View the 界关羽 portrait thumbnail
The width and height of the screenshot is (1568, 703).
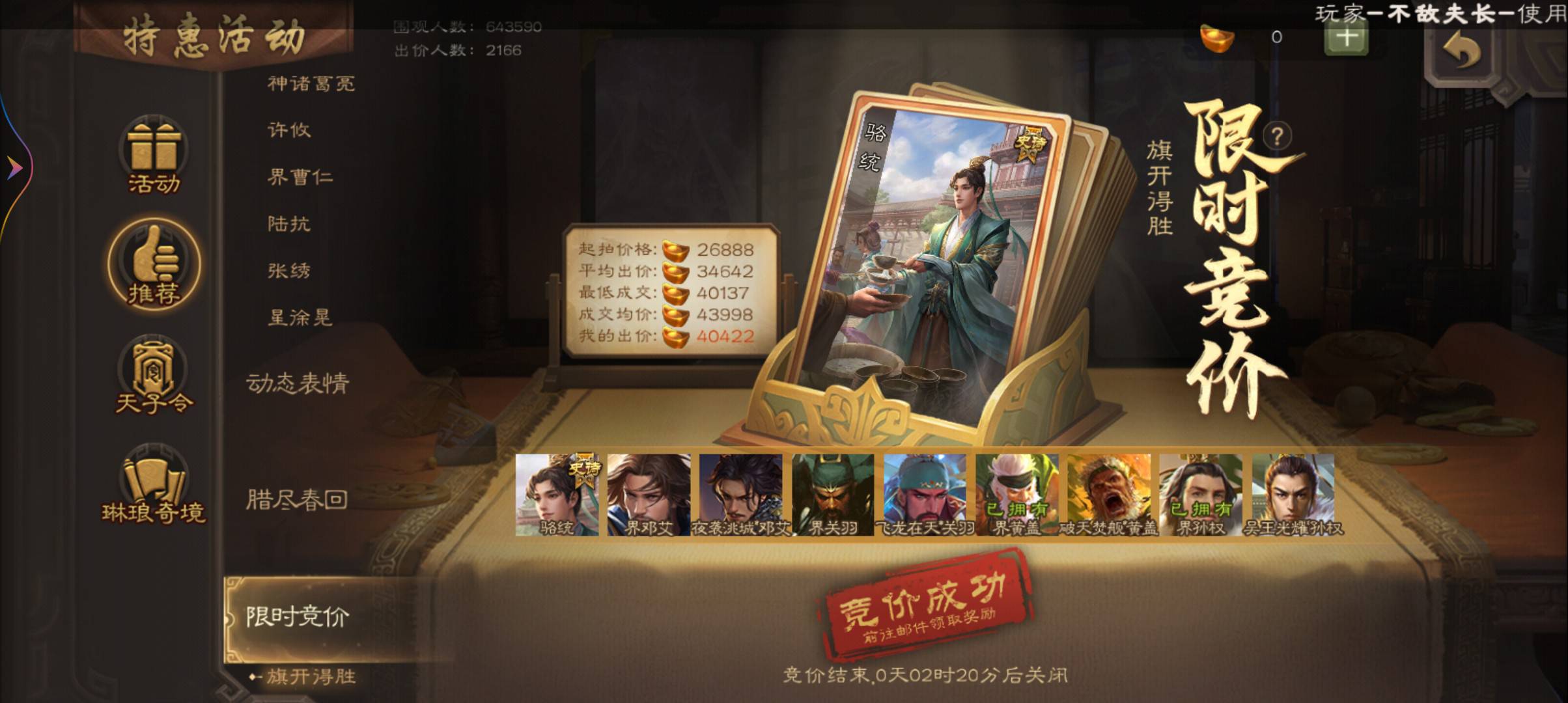pos(833,495)
